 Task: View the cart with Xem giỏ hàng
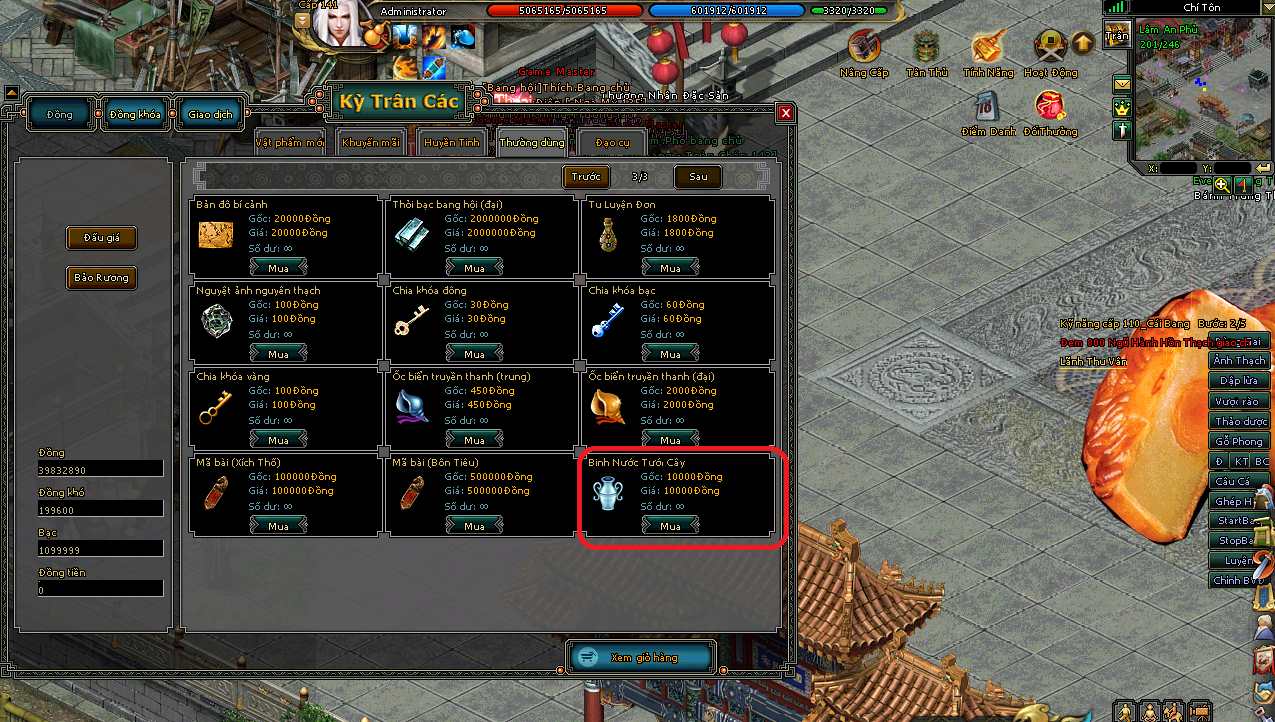643,657
